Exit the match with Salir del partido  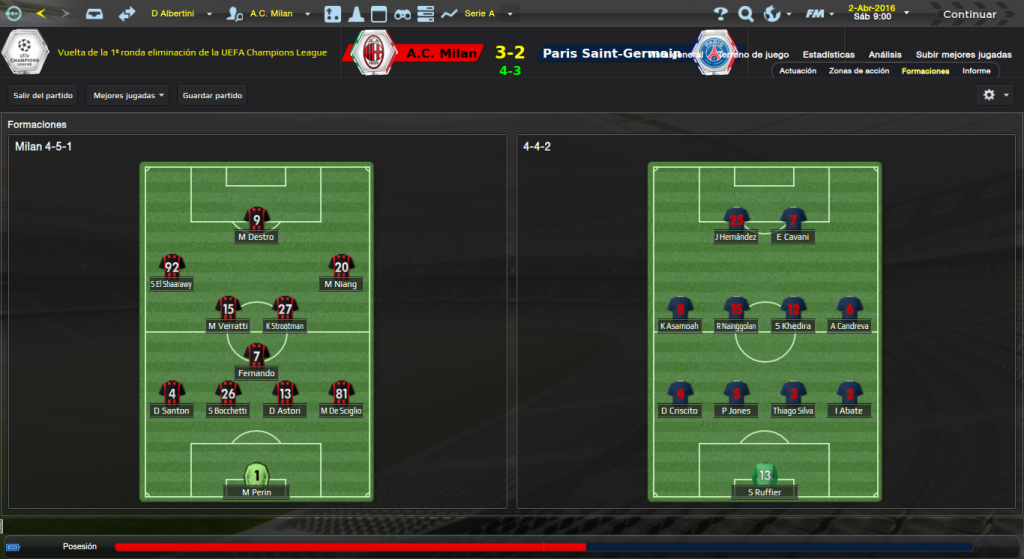coord(43,95)
